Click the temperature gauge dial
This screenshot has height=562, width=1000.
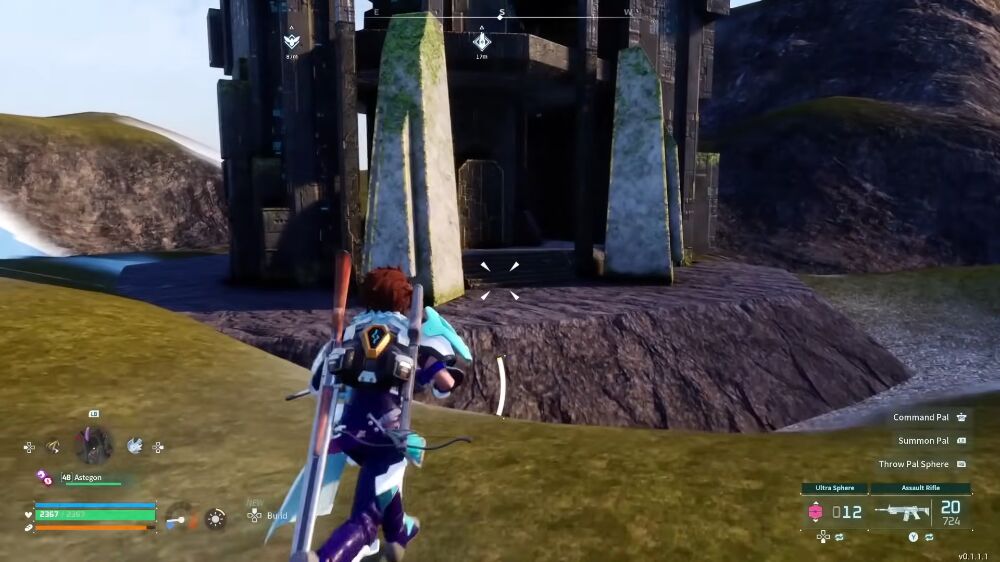[179, 517]
